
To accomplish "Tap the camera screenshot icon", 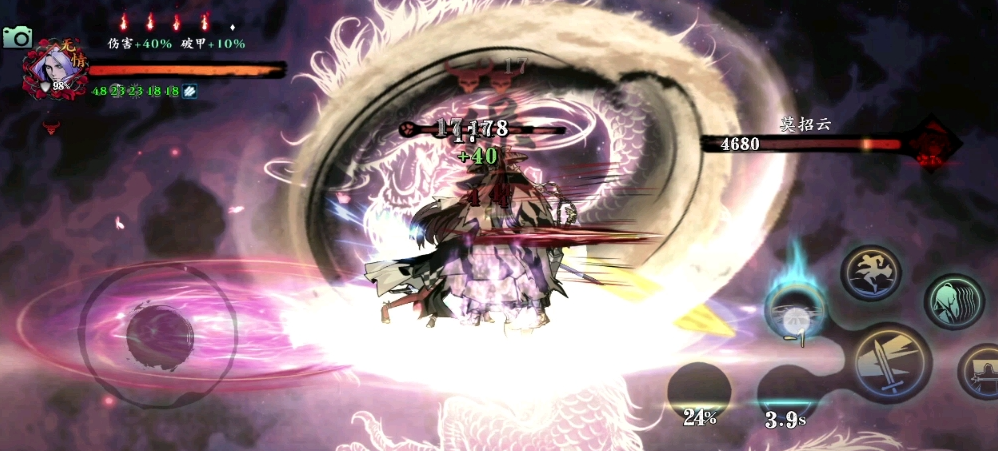I will [17, 37].
